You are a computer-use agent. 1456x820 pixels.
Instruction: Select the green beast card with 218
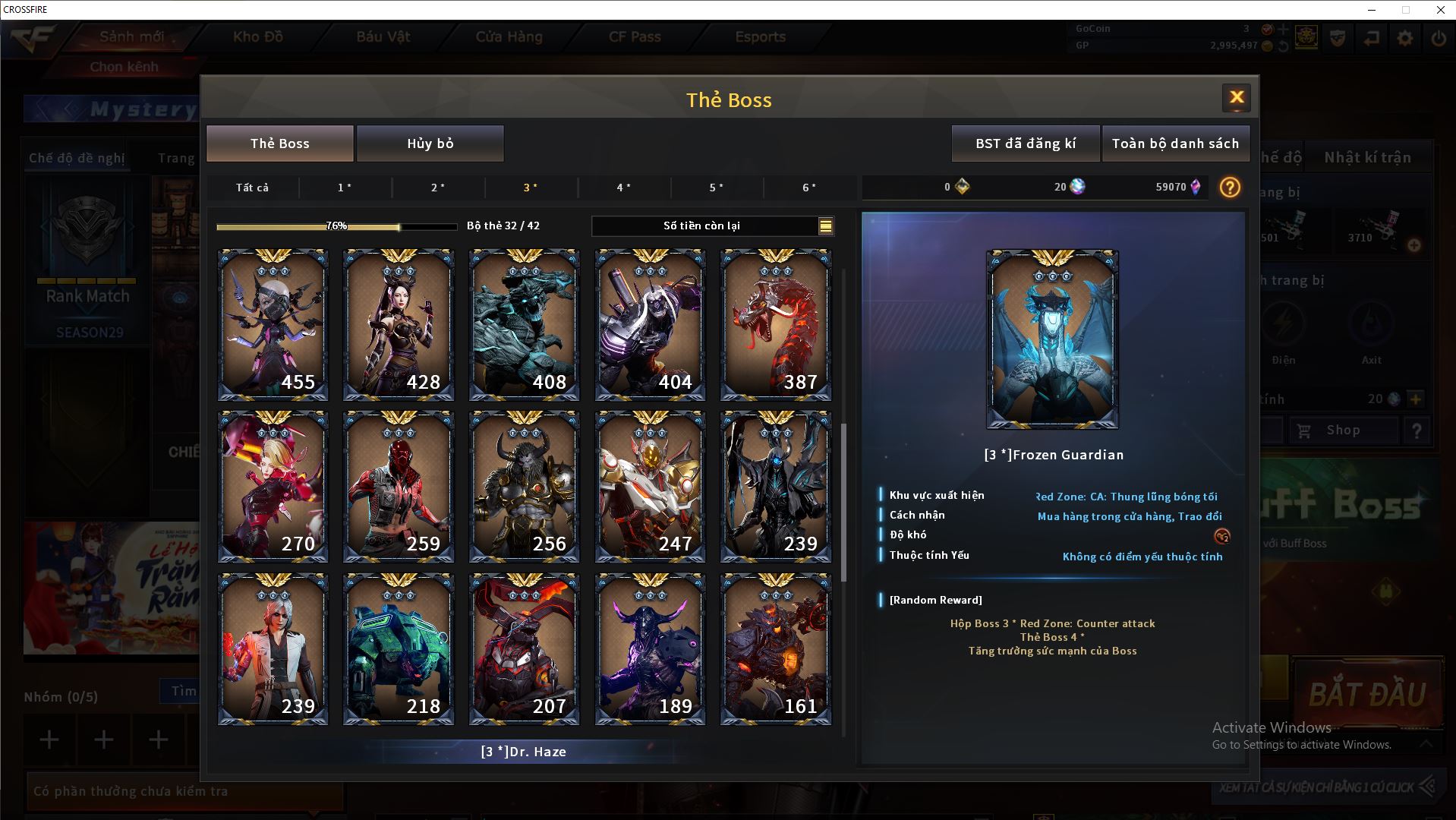398,649
